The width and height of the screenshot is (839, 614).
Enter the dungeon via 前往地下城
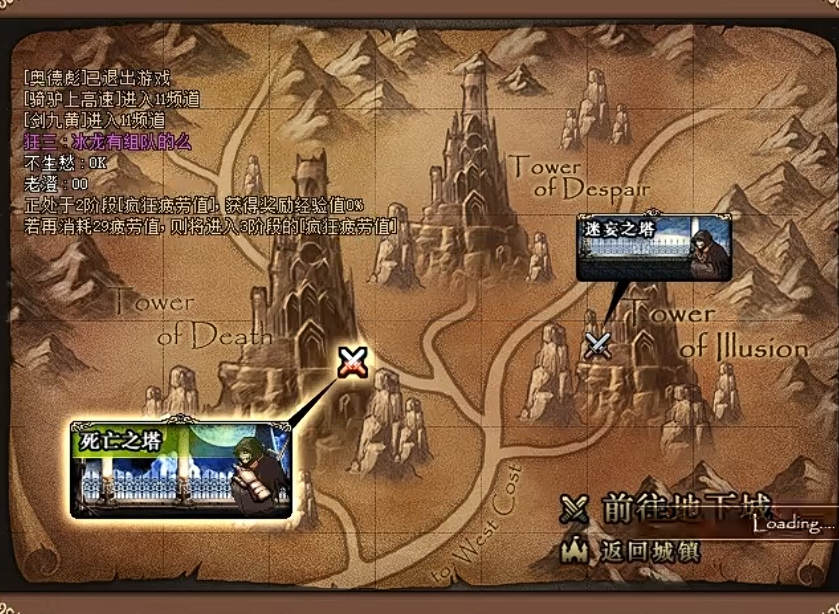click(673, 510)
